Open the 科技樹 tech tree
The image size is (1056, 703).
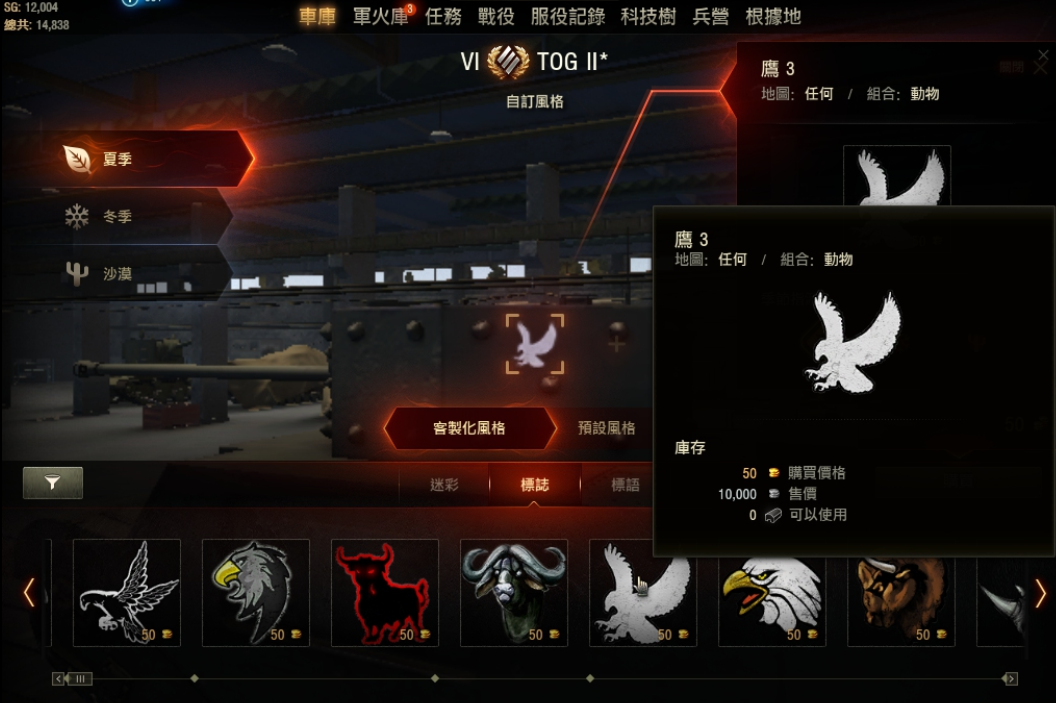(648, 17)
